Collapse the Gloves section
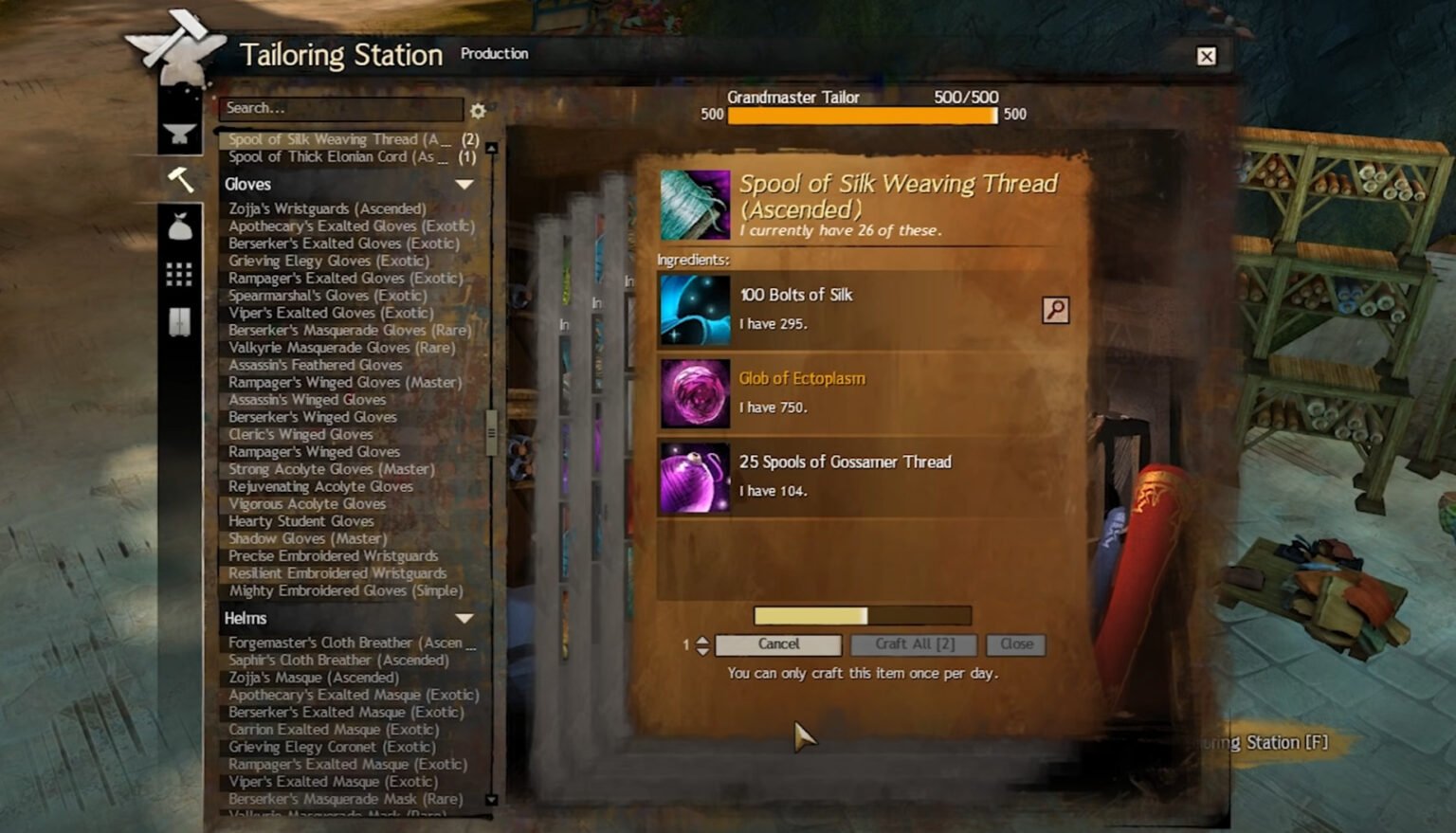Screen dimensions: 1456x833 coord(464,186)
